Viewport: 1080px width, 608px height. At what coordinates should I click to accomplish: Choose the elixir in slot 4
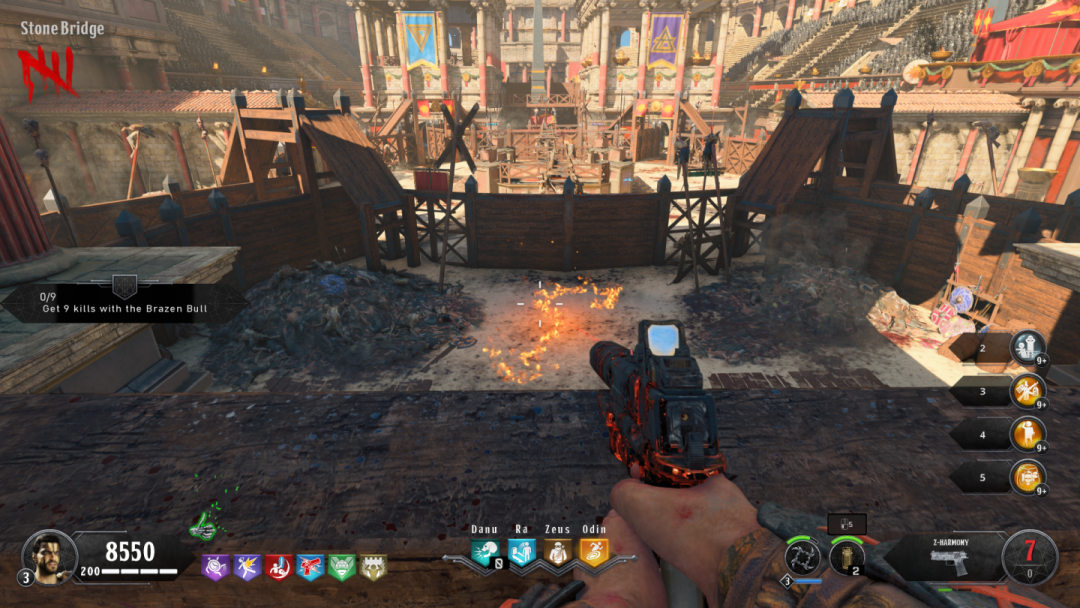tap(1027, 434)
